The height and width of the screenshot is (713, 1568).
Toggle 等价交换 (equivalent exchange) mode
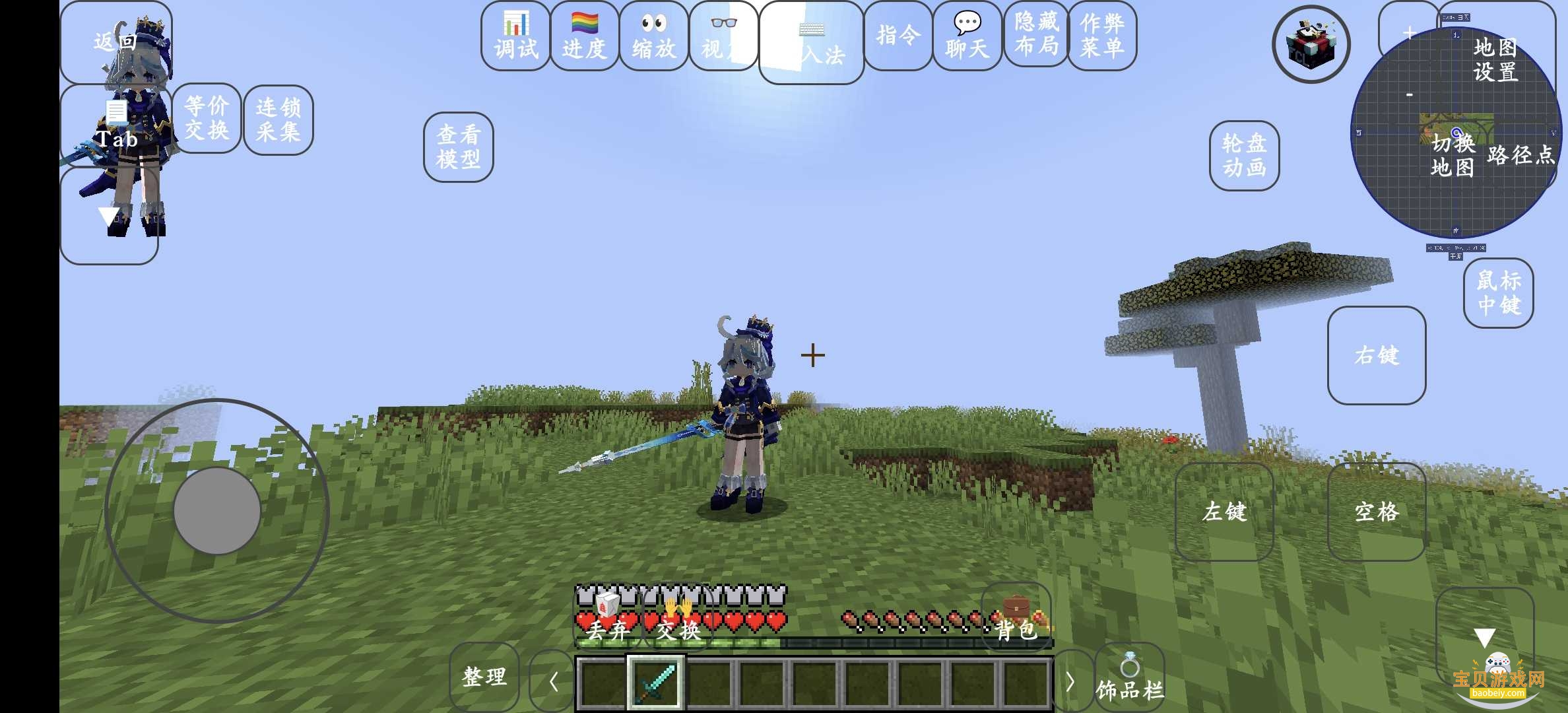208,119
